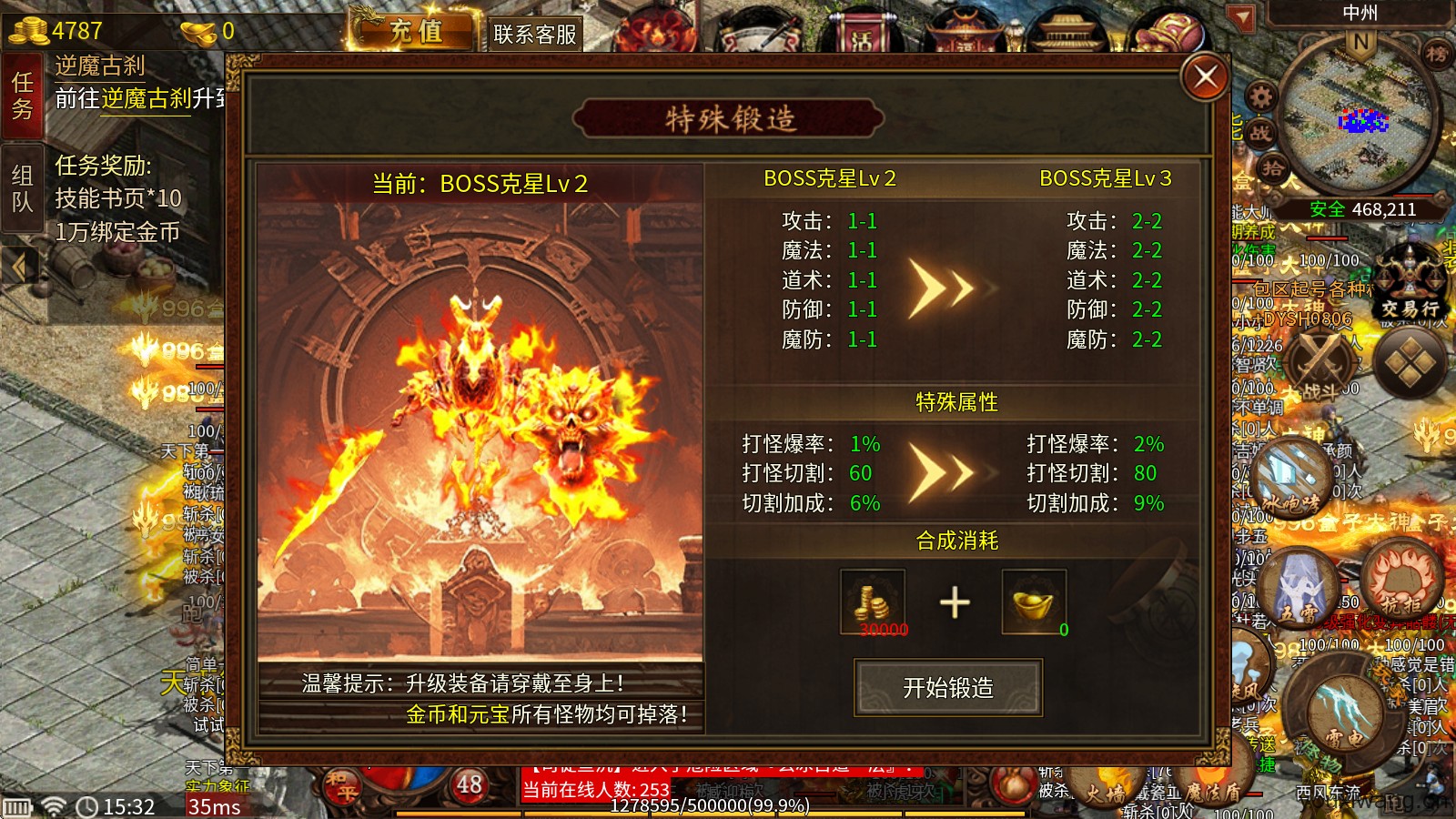
Task: Expand the 中州 region name header
Action: 1360,13
